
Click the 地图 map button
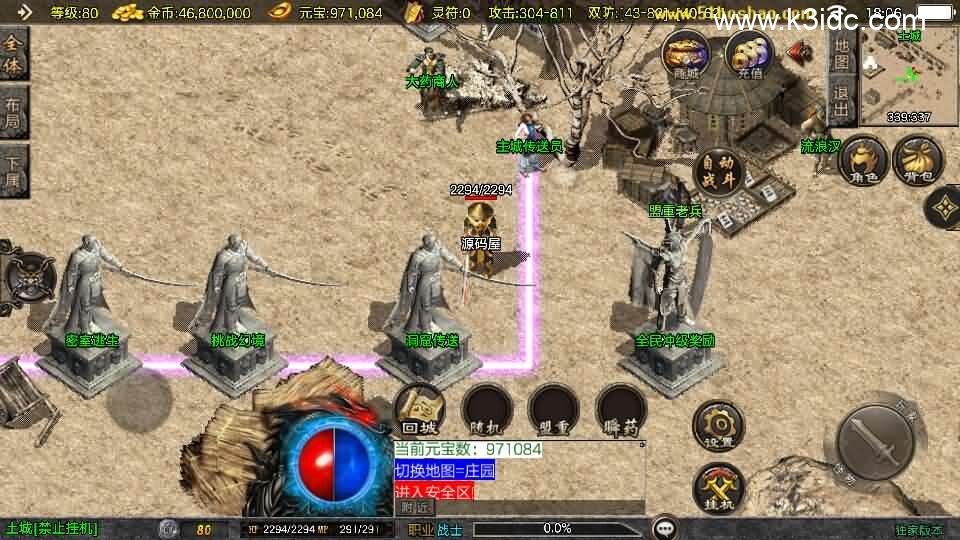[x=842, y=55]
